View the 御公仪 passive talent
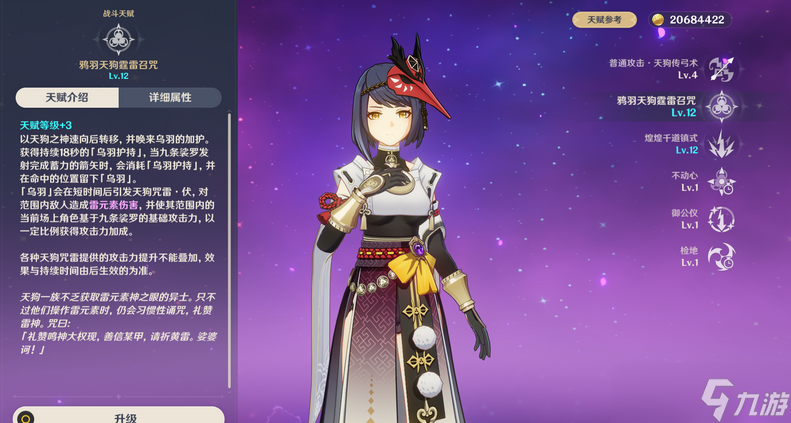The width and height of the screenshot is (791, 423). pyautogui.click(x=721, y=219)
